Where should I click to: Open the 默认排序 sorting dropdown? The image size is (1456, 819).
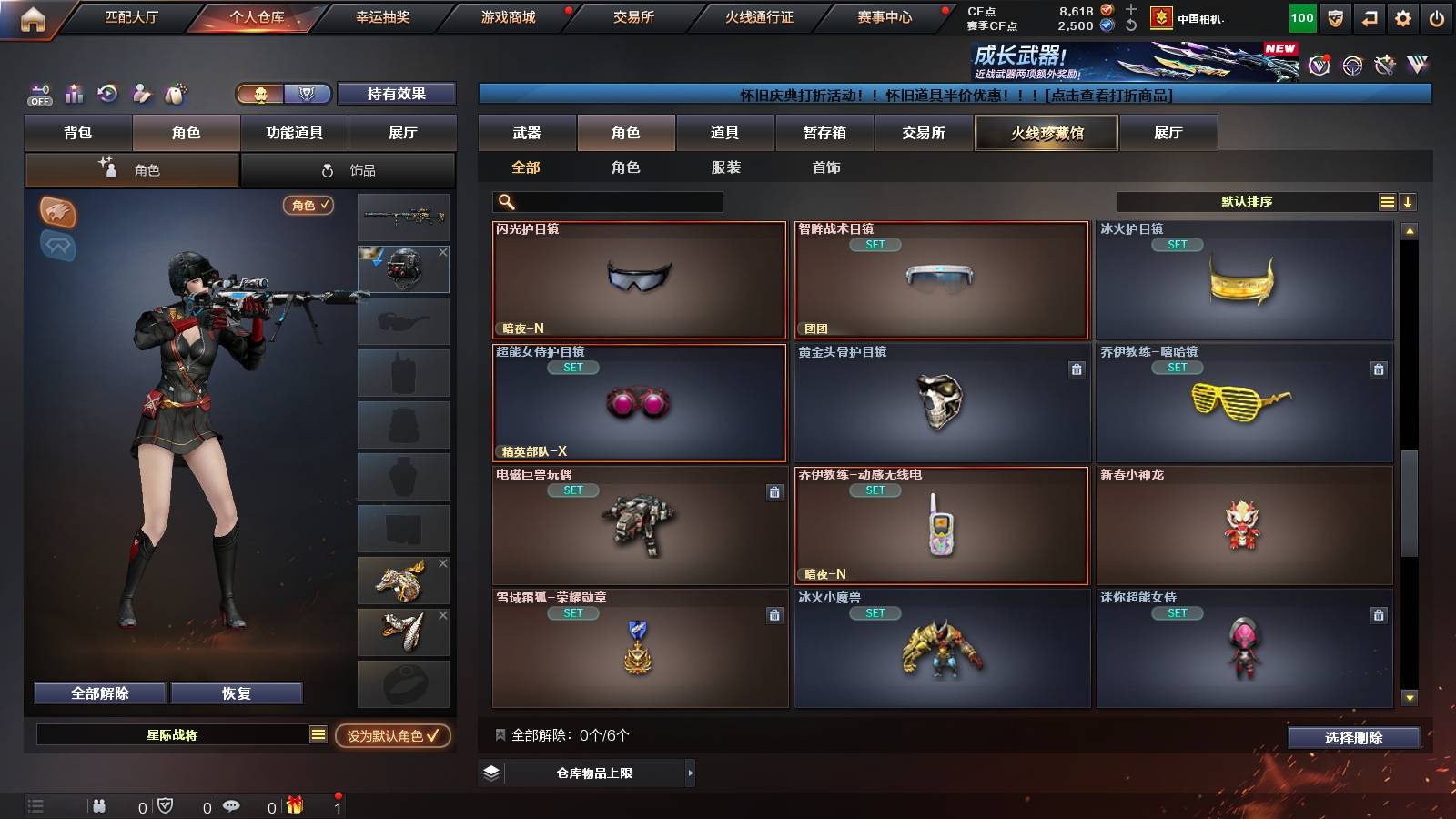pos(1247,202)
